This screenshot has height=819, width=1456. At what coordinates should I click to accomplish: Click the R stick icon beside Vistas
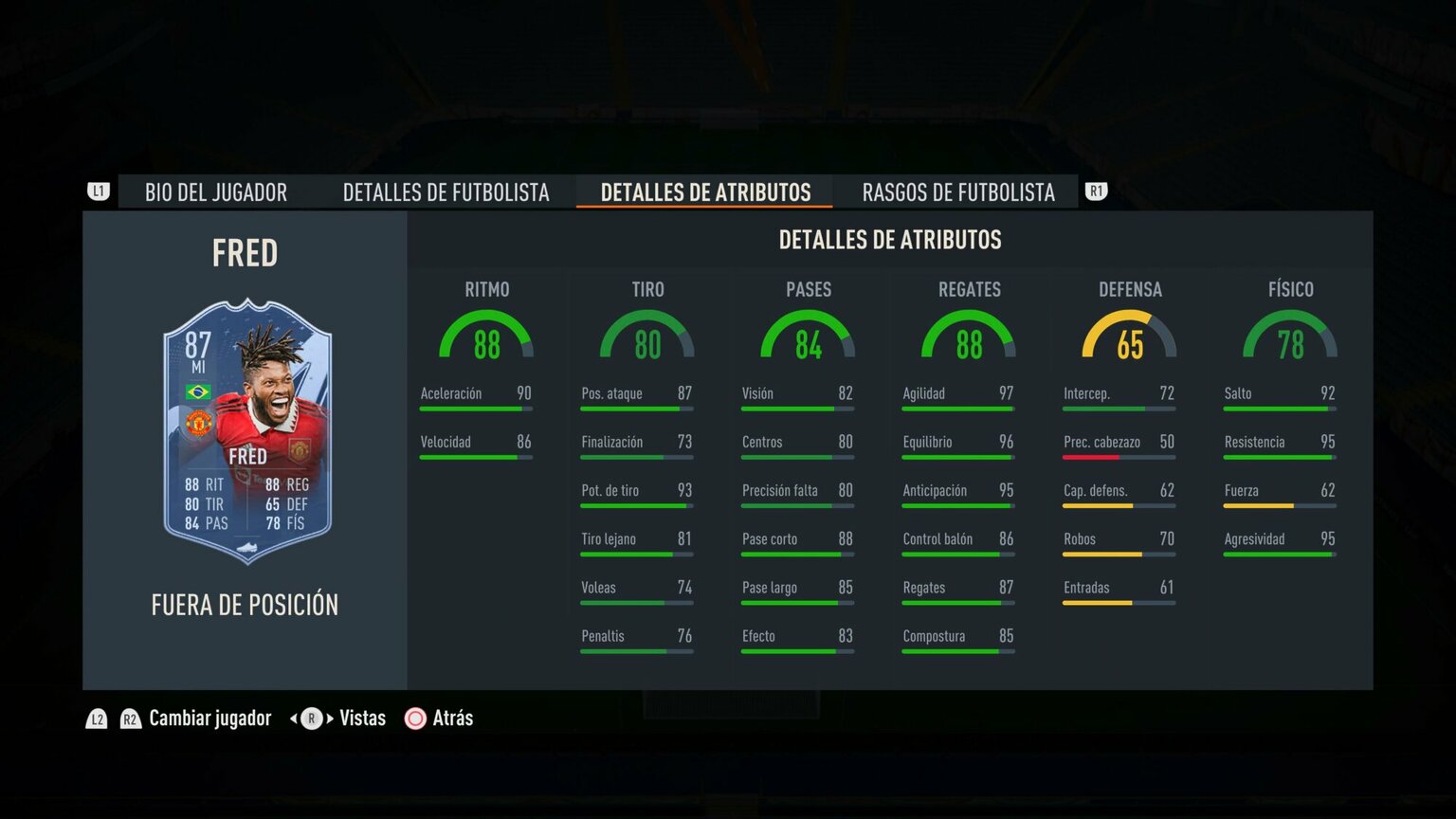[311, 719]
